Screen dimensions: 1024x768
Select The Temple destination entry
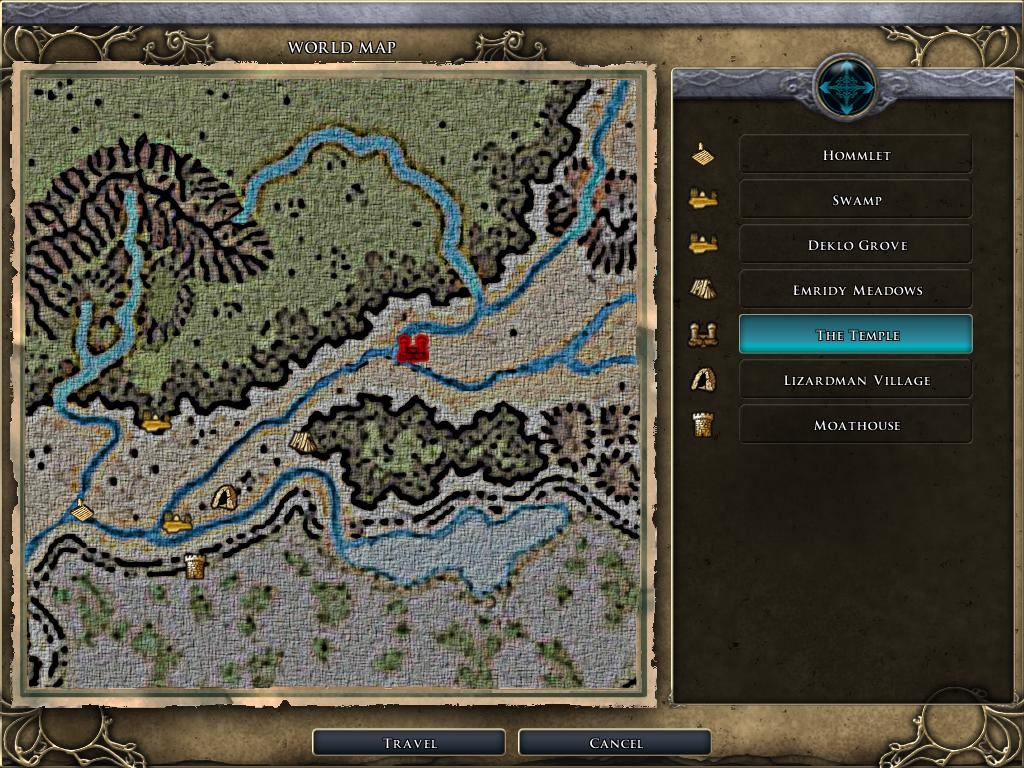pos(855,335)
